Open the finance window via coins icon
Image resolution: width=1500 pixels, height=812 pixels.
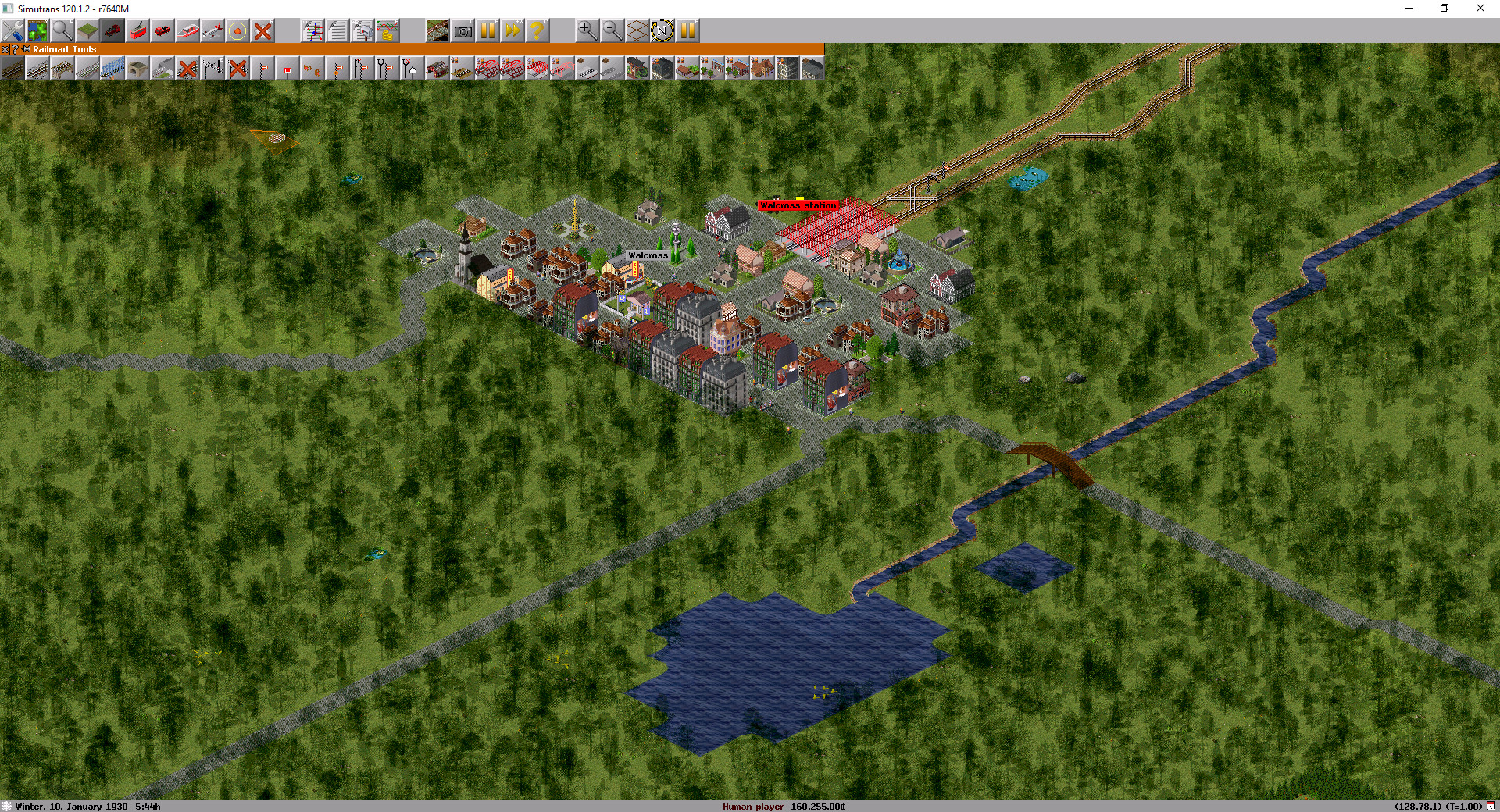pos(387,31)
